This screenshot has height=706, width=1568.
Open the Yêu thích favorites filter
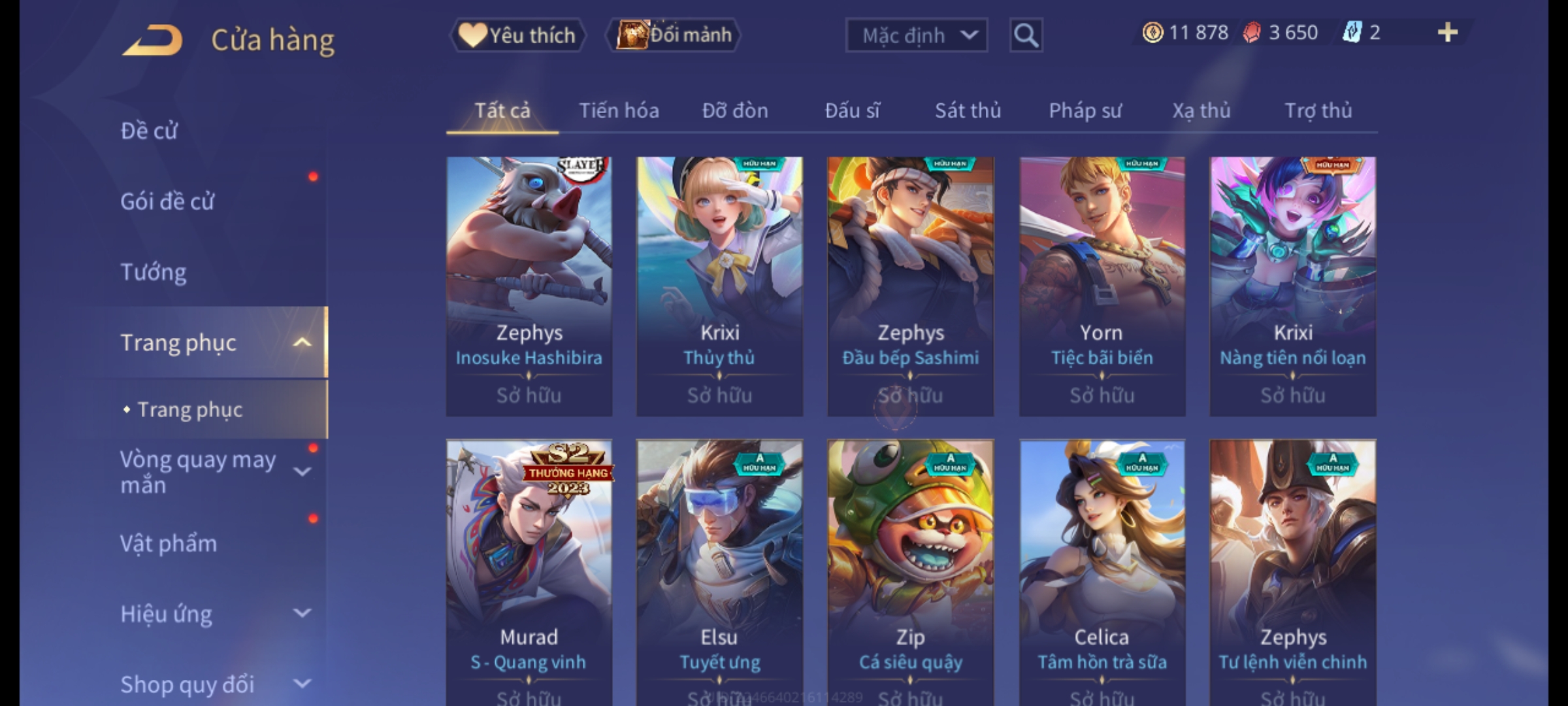[x=517, y=35]
